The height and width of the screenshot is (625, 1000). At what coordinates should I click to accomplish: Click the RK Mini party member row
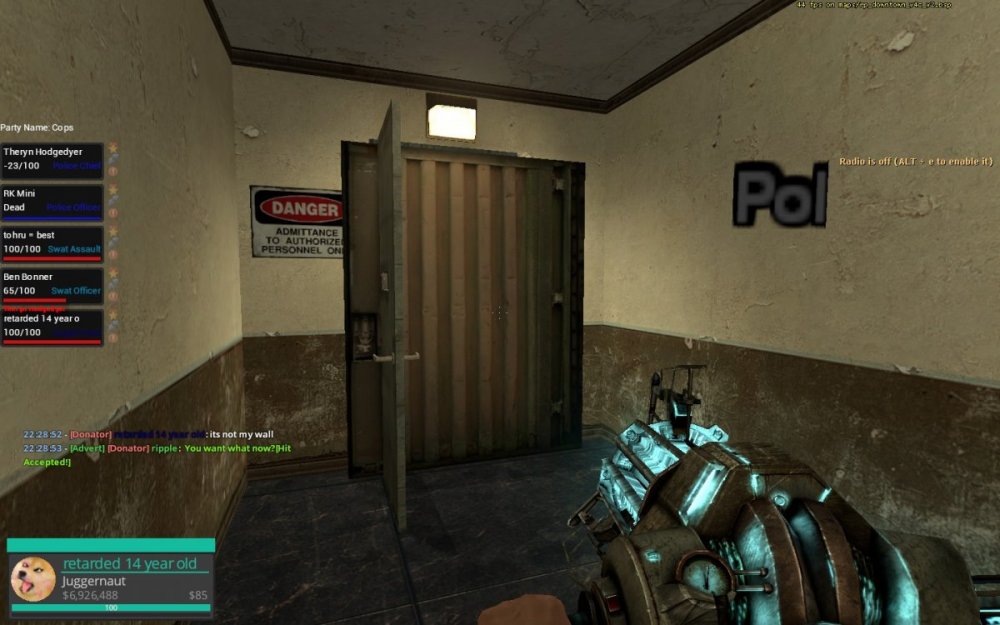point(52,200)
